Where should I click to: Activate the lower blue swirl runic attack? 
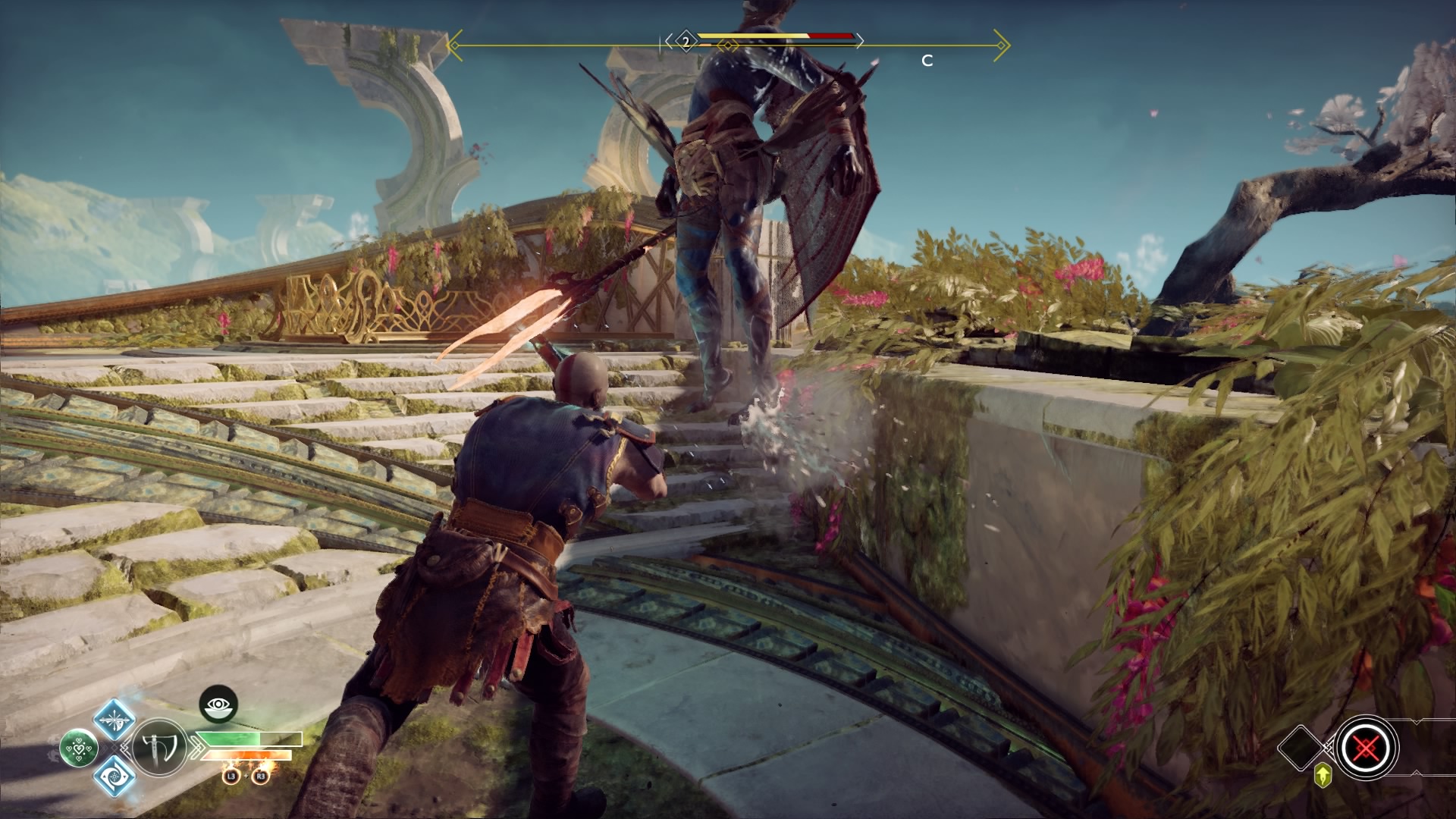115,777
